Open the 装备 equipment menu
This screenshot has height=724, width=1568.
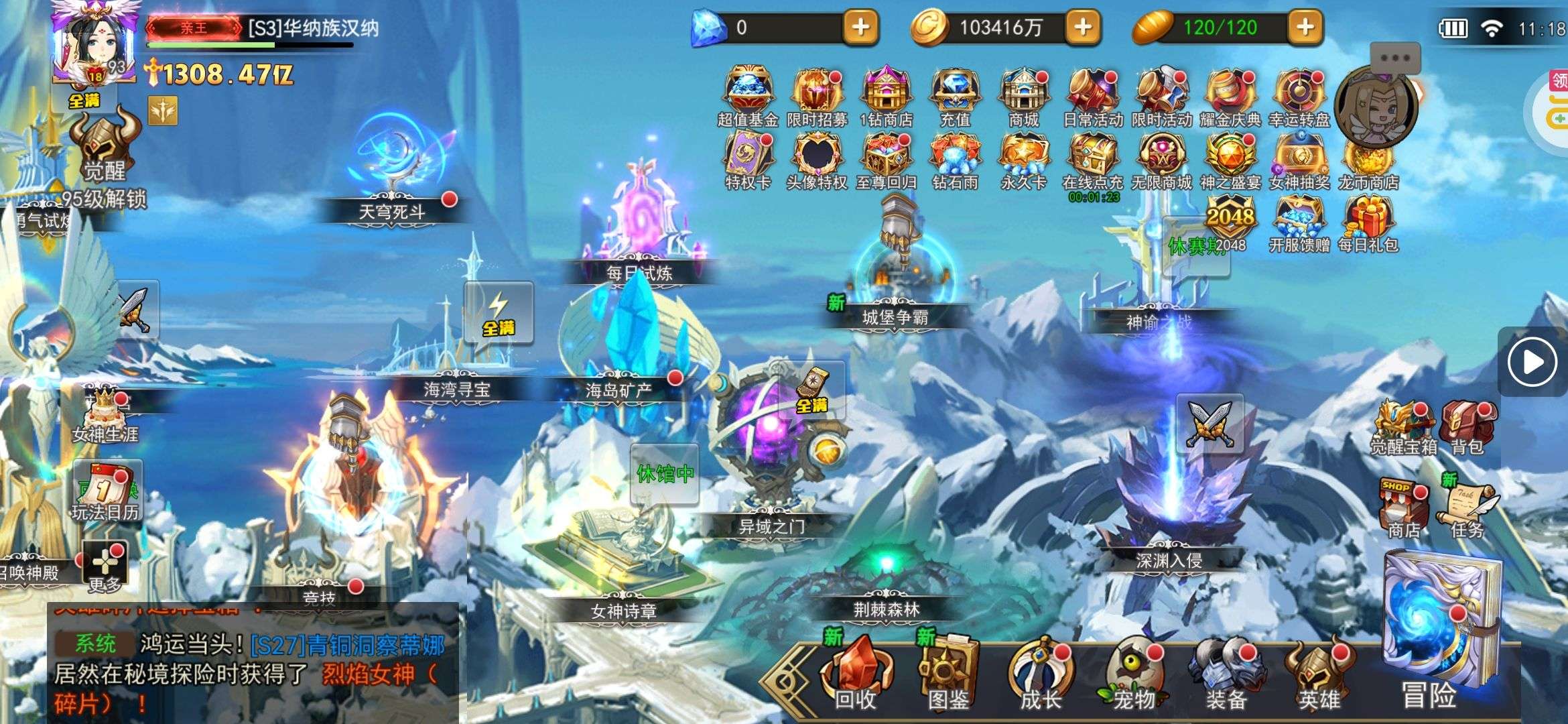(x=1226, y=674)
